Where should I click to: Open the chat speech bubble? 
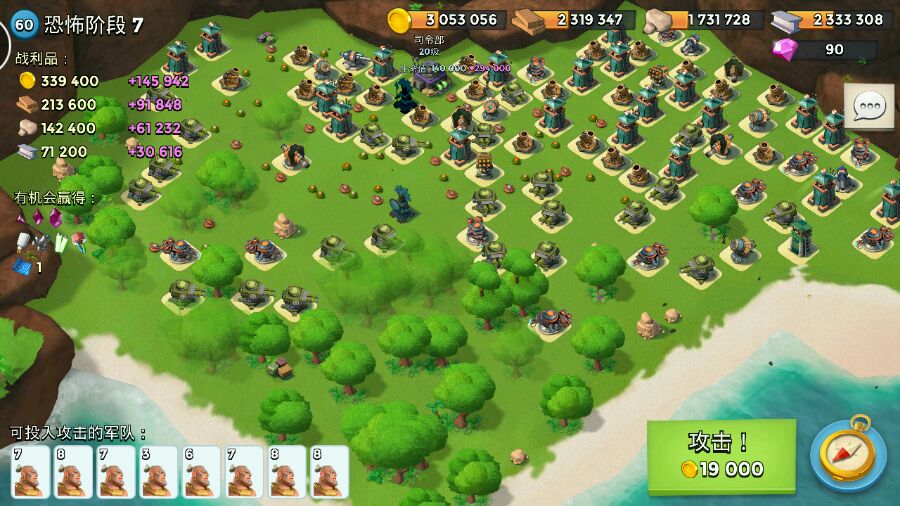click(869, 106)
